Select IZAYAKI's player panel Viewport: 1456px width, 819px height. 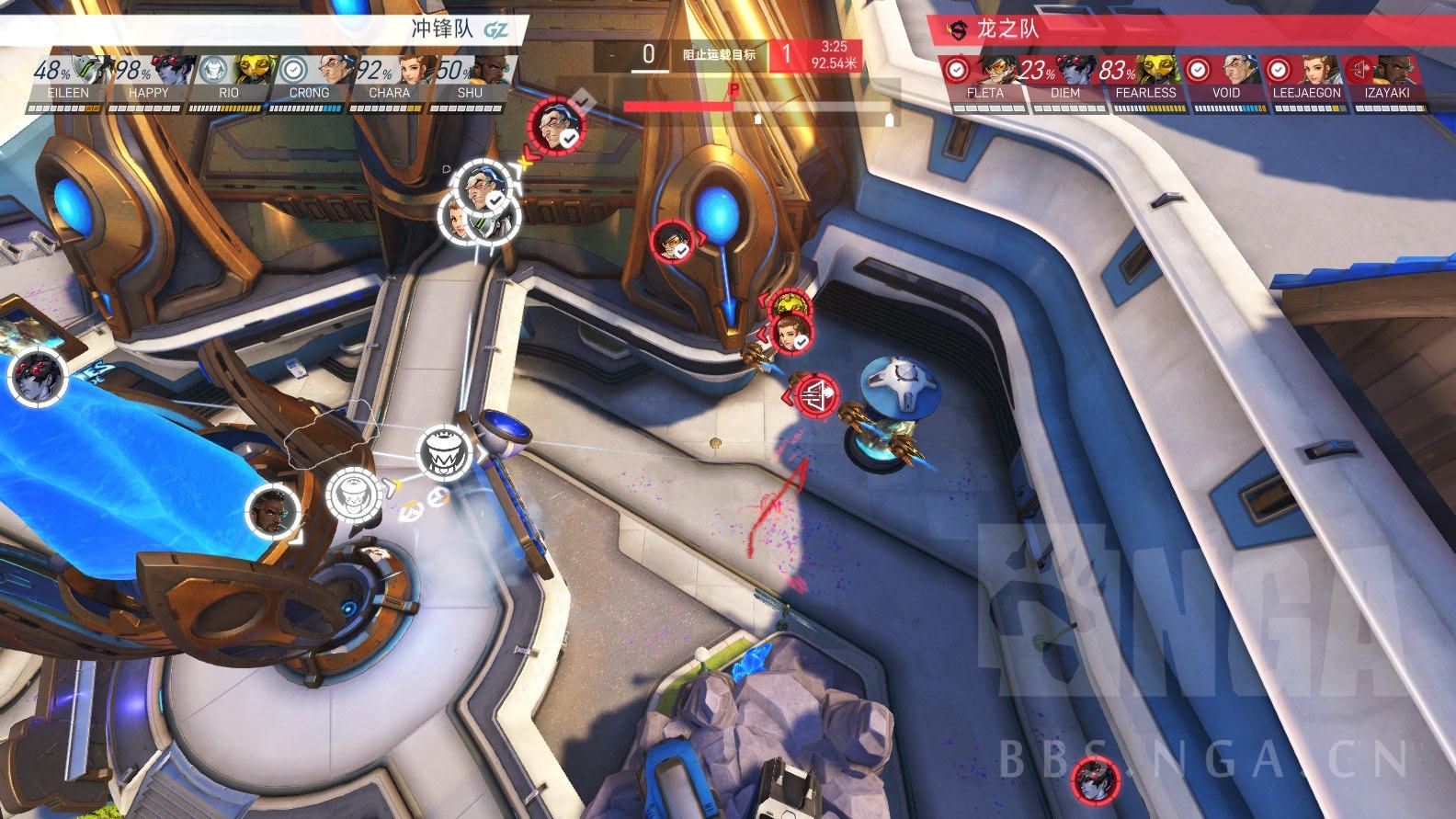[1386, 81]
